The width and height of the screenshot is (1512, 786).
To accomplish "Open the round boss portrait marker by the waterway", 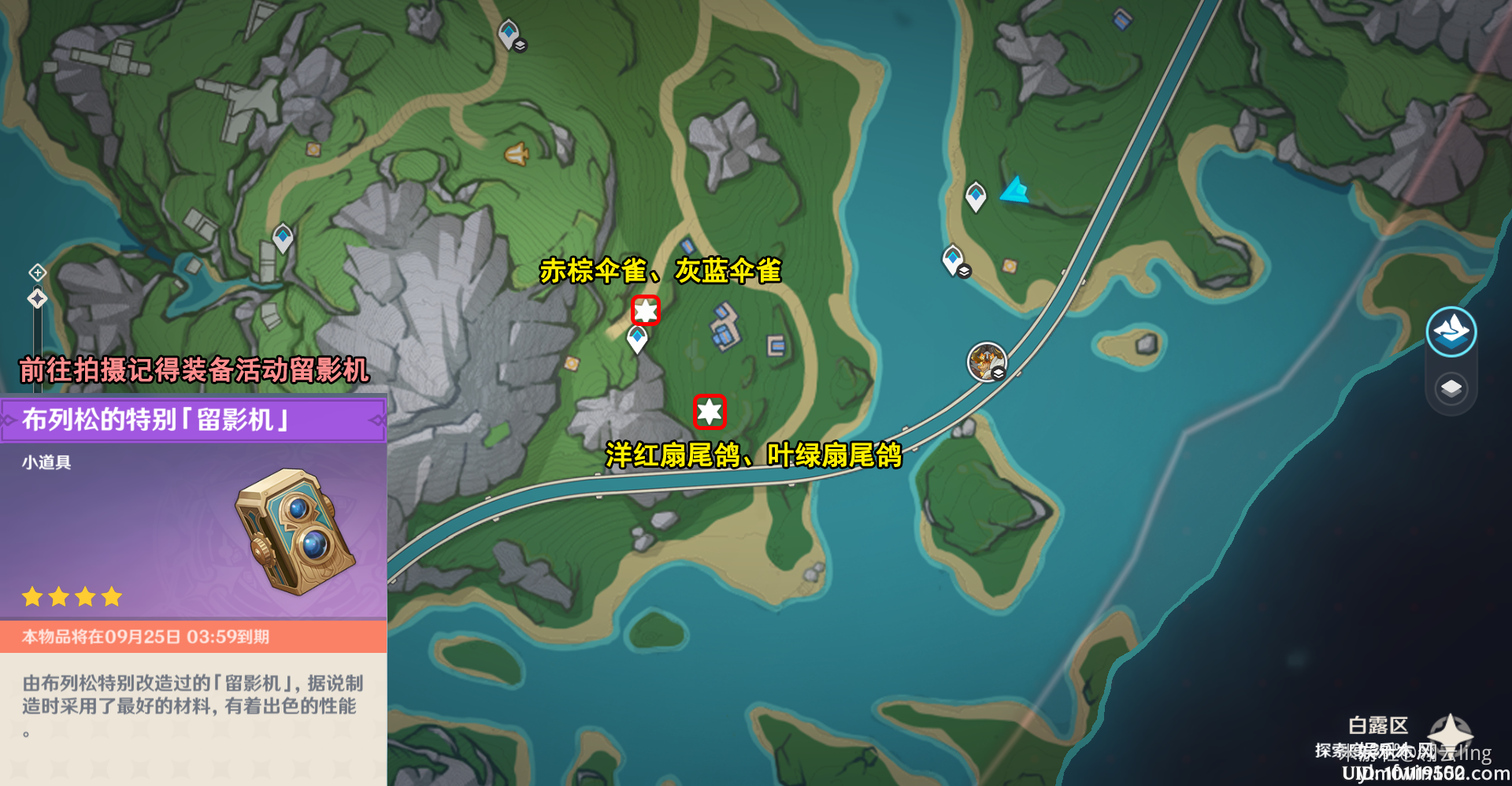I will coord(986,362).
